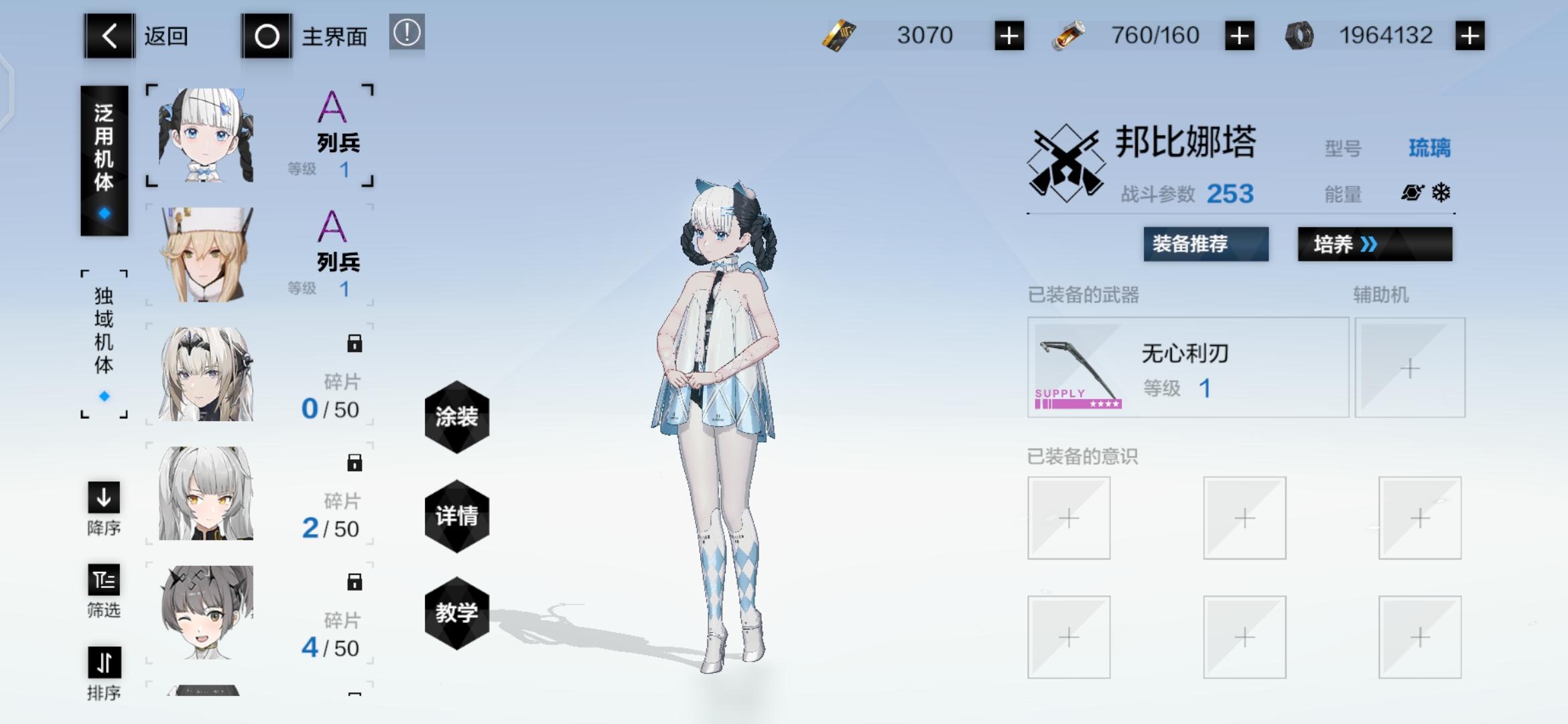Open the 教学 tutorial hexagon icon
The image size is (1568, 724).
(456, 611)
